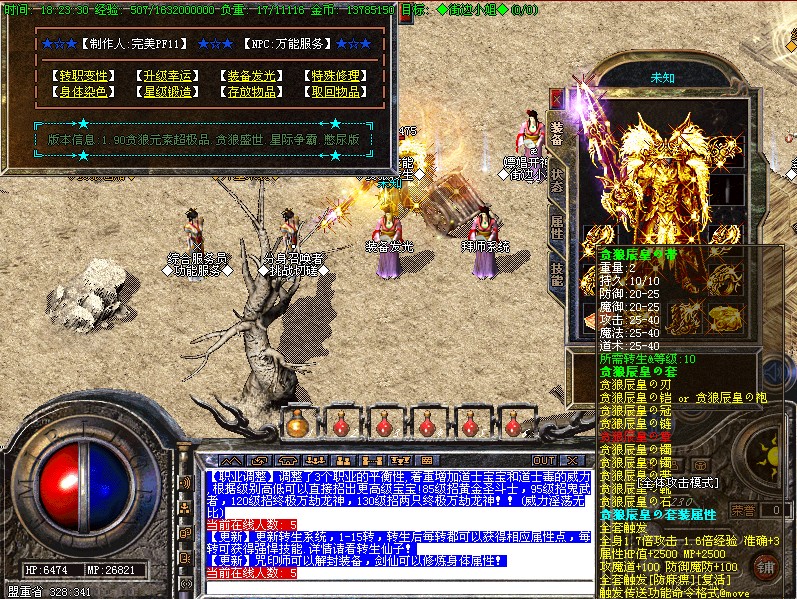Viewport: 797px width, 599px height.
Task: Select the 升级幸运 service
Action: click(x=168, y=76)
